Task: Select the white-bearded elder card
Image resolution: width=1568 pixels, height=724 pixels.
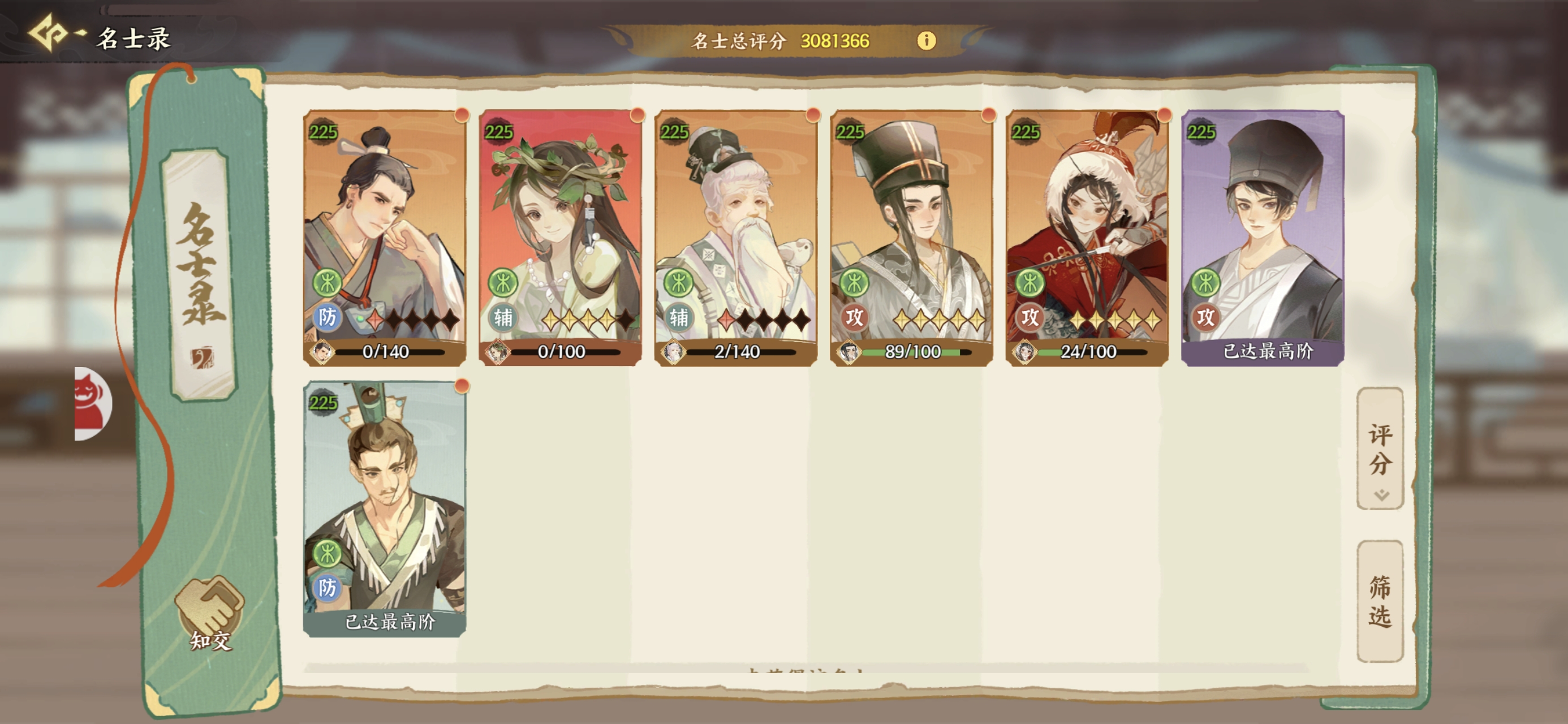Action: 735,238
